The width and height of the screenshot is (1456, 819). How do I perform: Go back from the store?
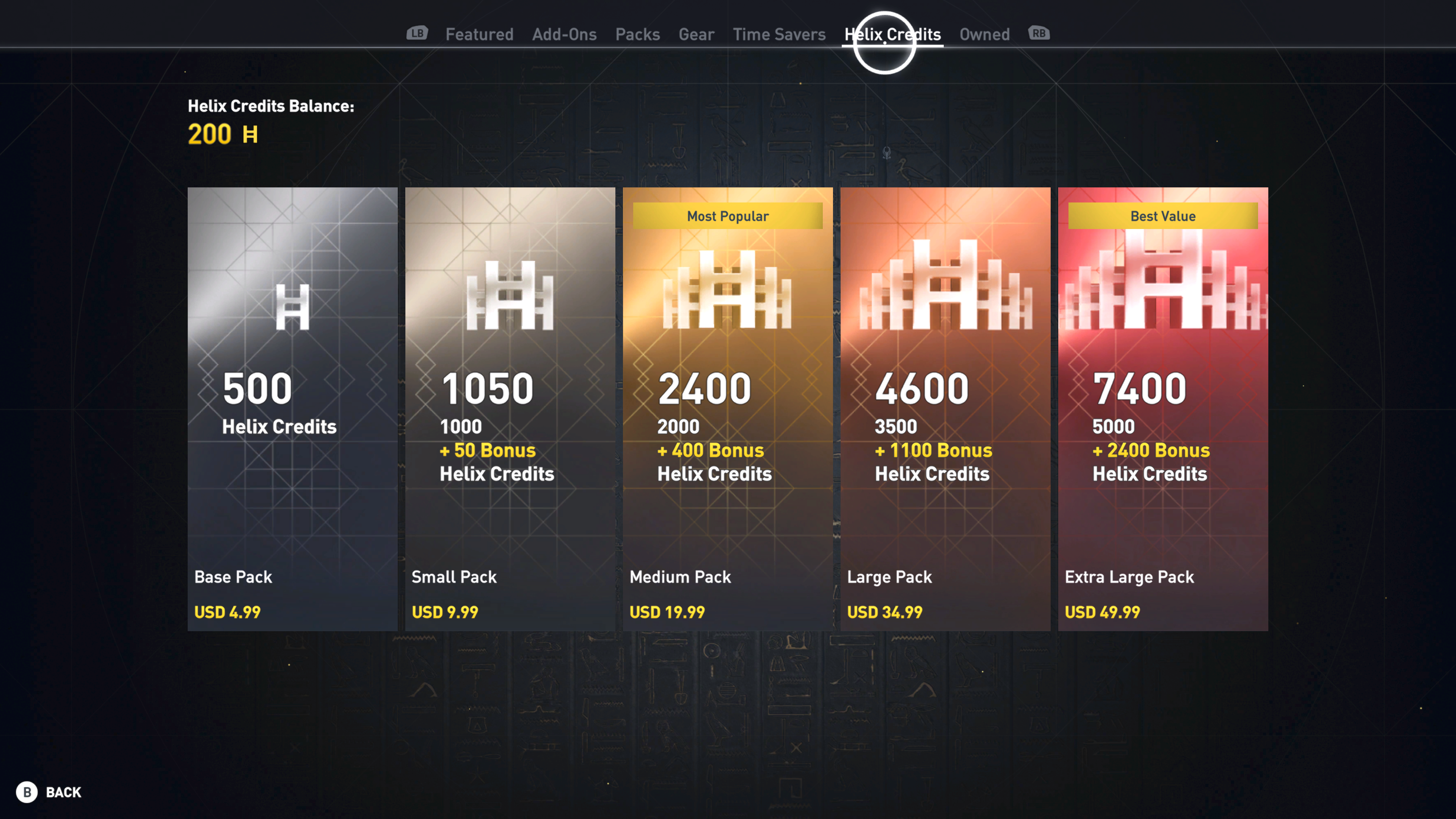point(49,792)
